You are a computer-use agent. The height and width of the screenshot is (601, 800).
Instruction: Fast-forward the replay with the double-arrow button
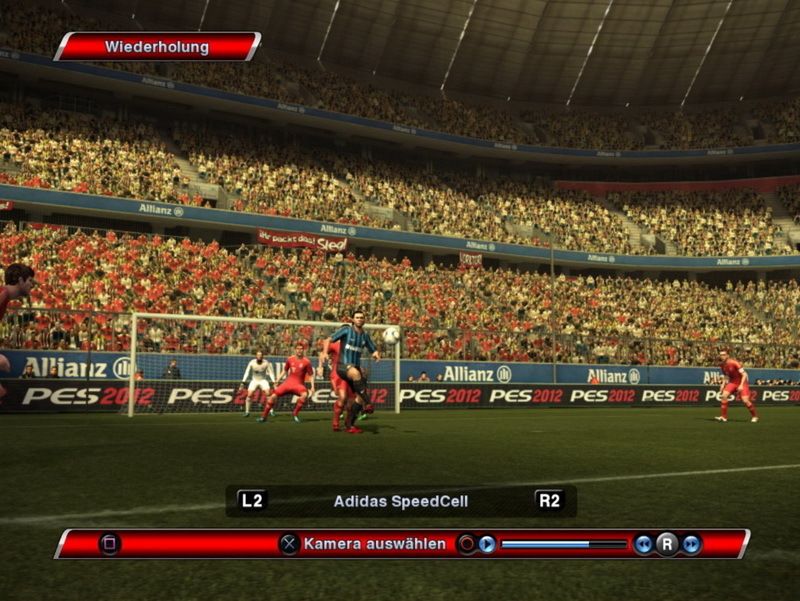(691, 544)
